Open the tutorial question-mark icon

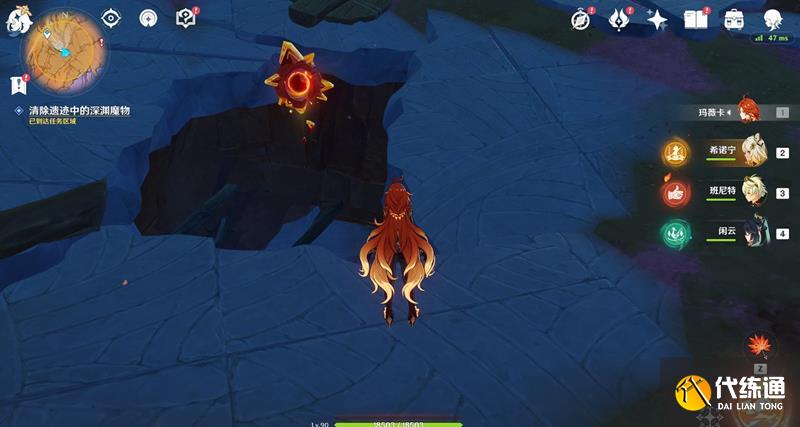tap(185, 18)
